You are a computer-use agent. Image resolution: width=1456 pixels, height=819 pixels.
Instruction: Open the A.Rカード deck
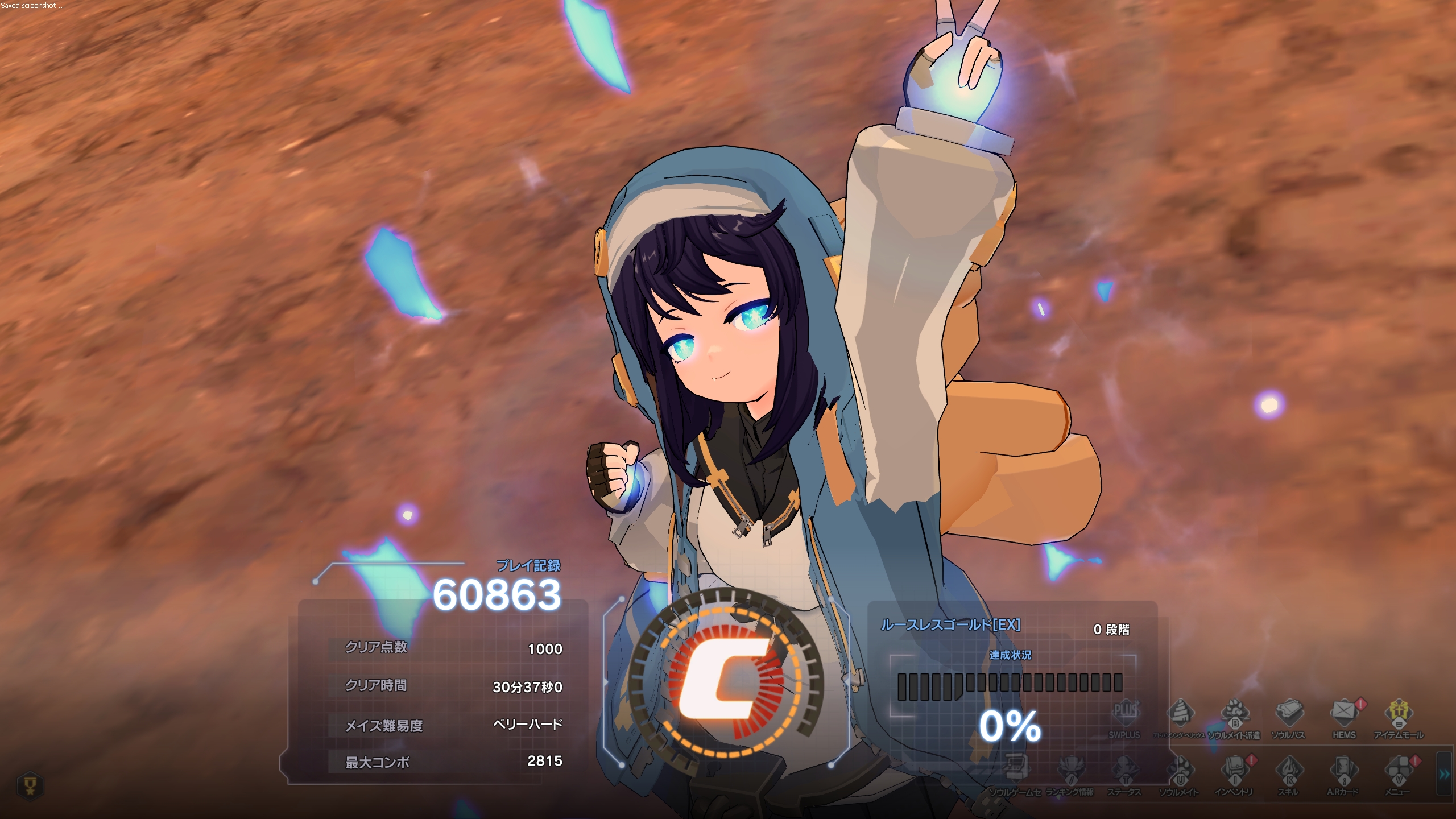click(x=1344, y=769)
